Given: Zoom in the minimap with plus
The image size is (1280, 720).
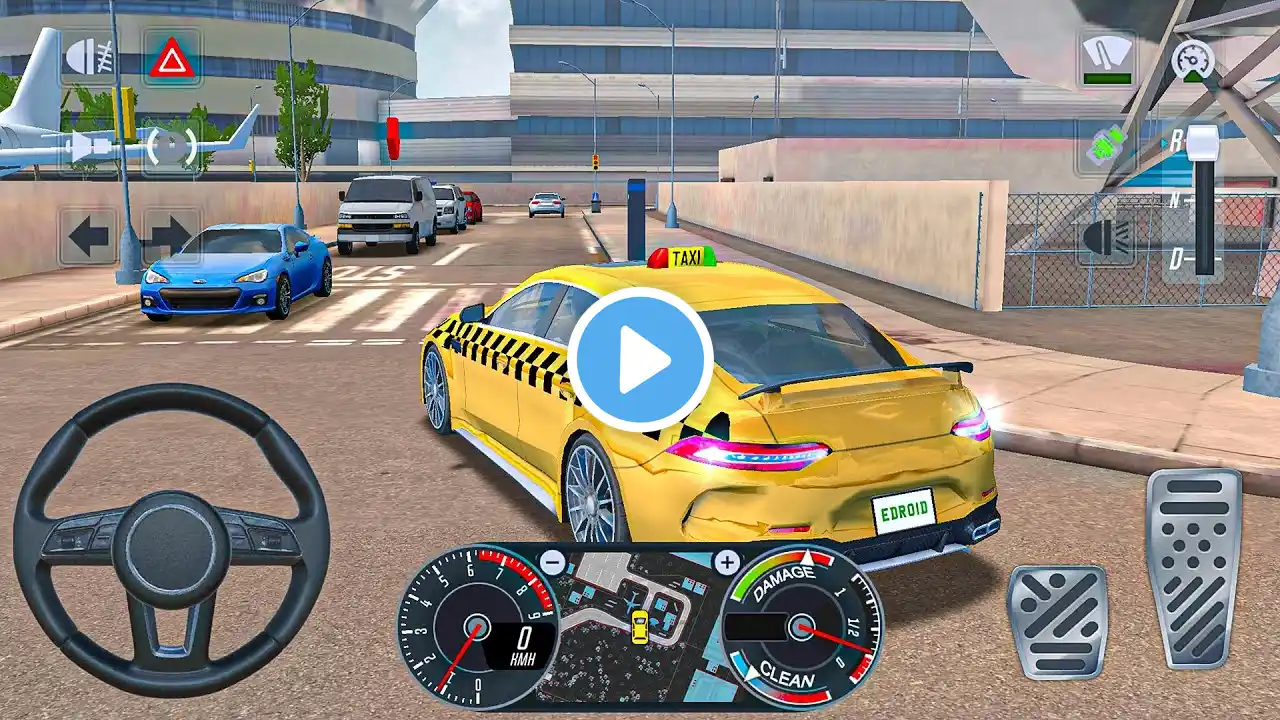Looking at the screenshot, I should (x=726, y=561).
